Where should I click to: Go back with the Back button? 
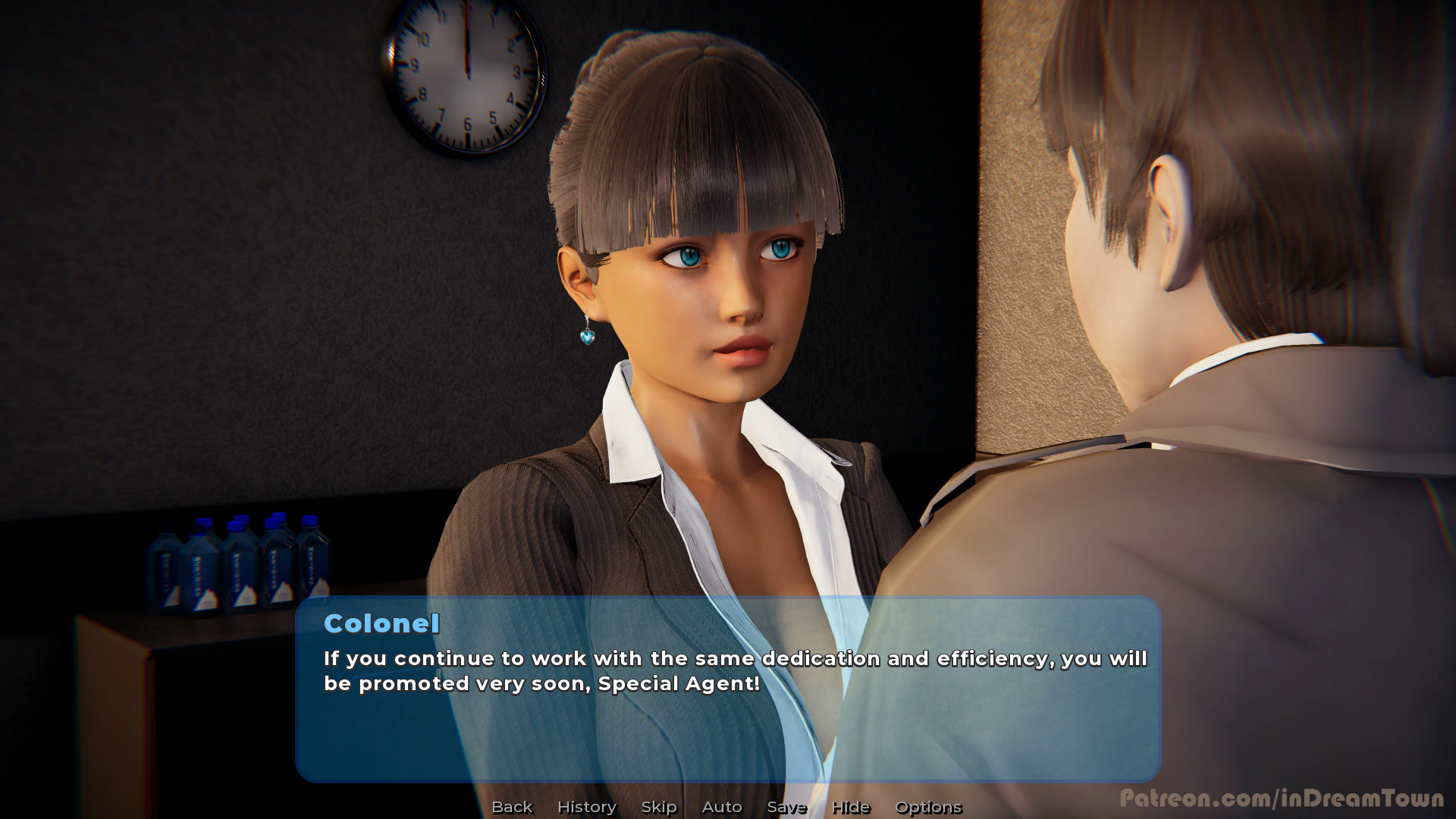[512, 808]
